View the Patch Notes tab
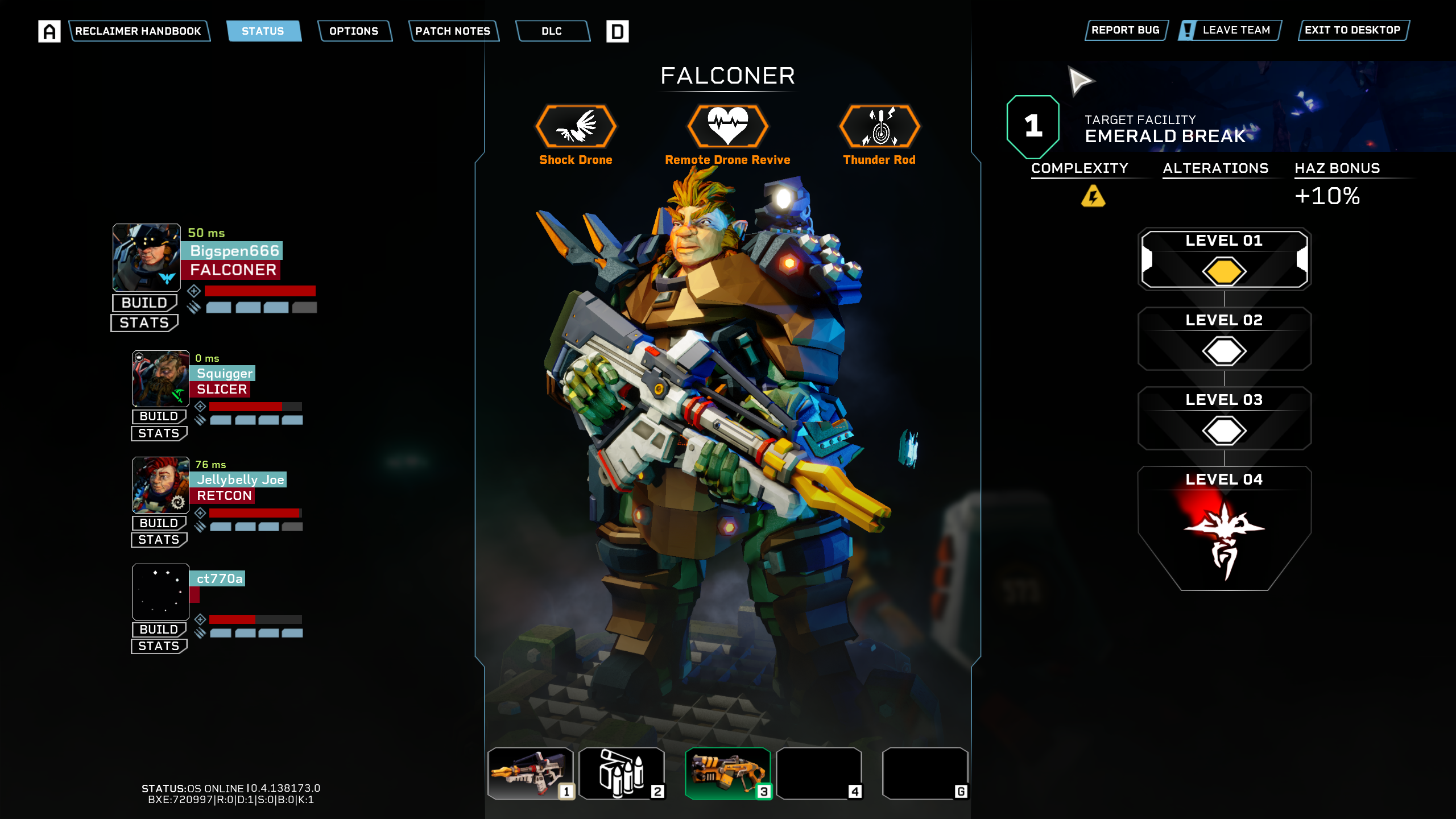This screenshot has height=819, width=1456. click(x=453, y=31)
